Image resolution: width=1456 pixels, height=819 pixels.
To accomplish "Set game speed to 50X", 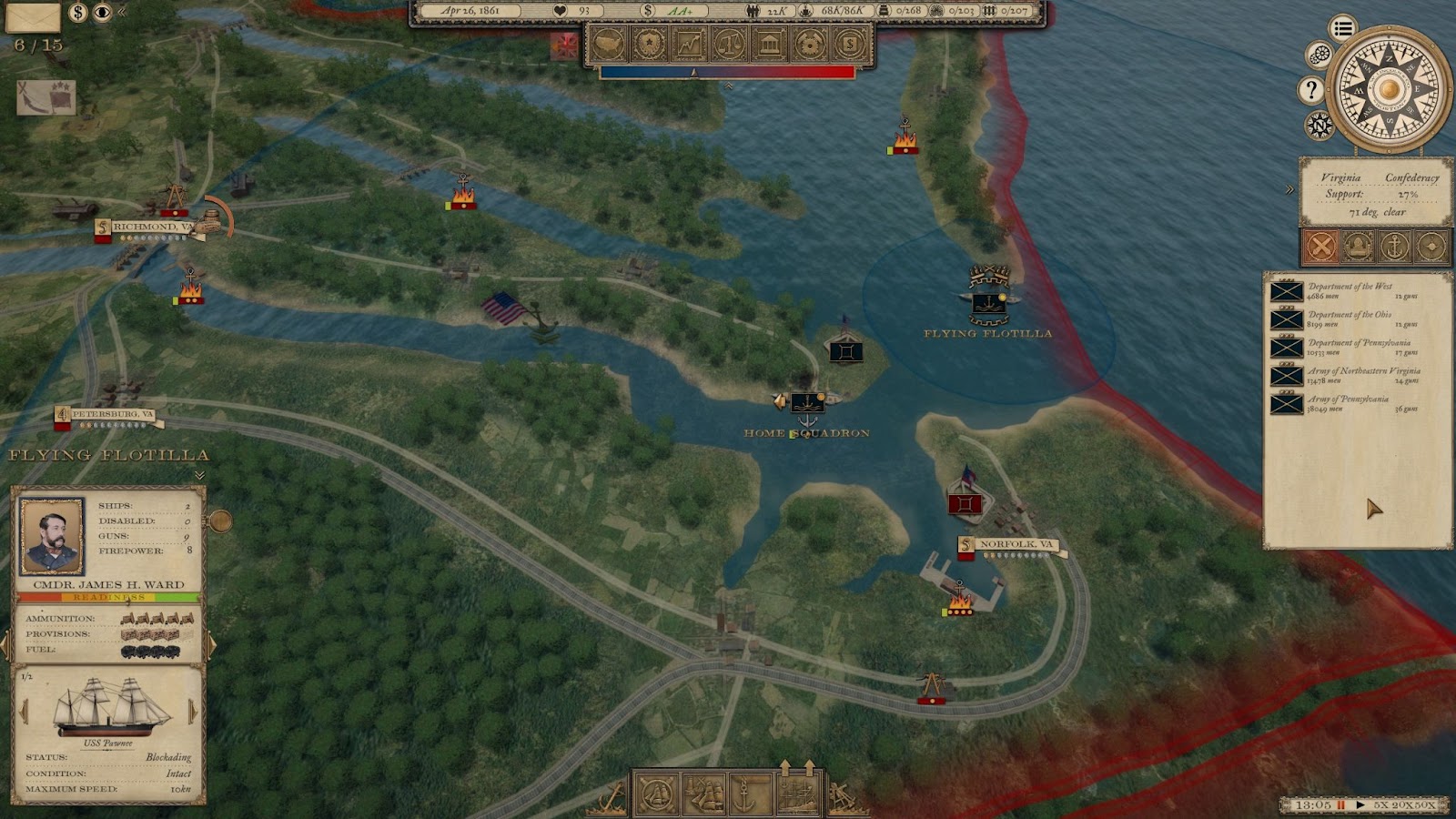I will [1426, 805].
